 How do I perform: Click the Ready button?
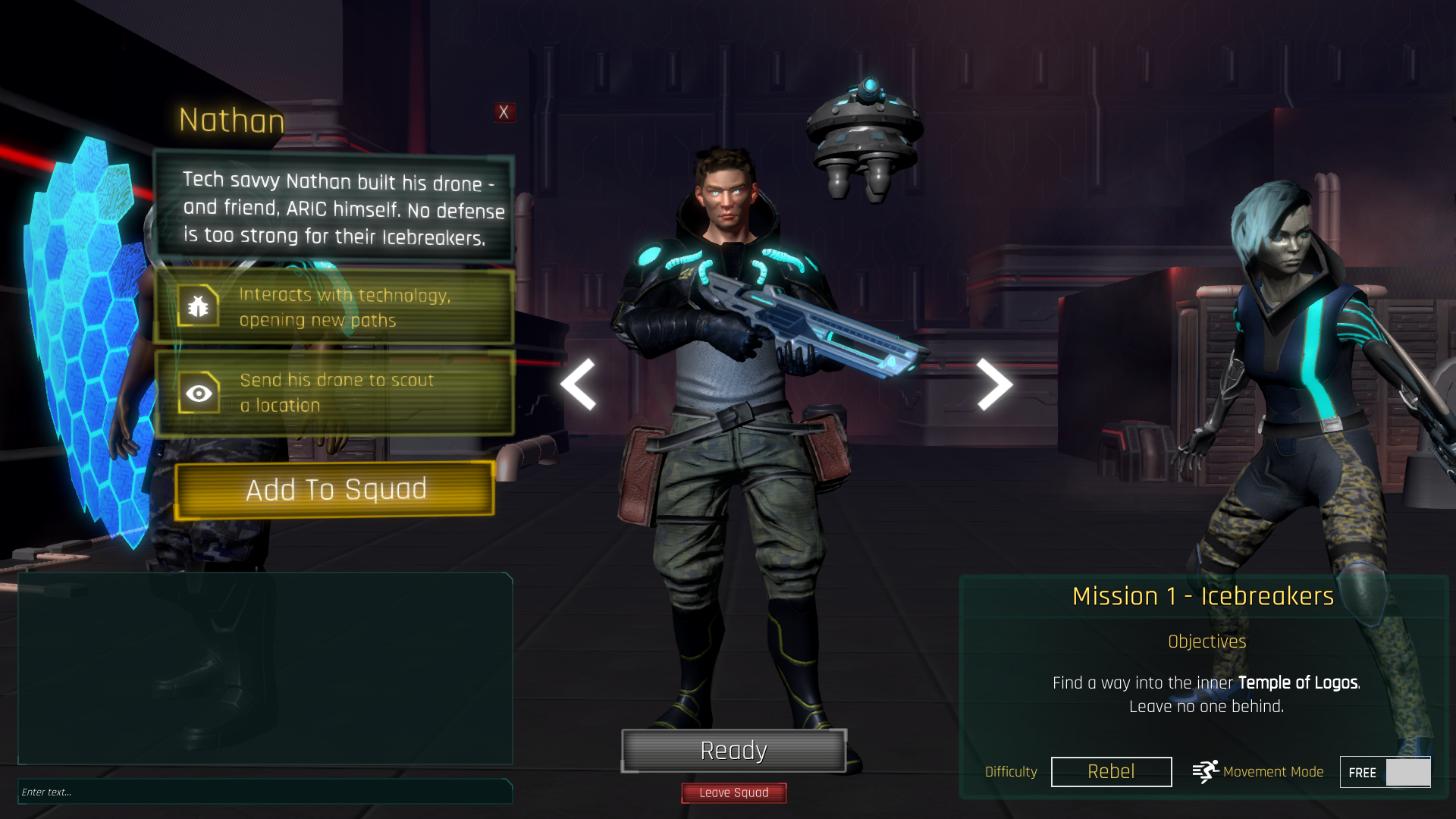pyautogui.click(x=733, y=751)
